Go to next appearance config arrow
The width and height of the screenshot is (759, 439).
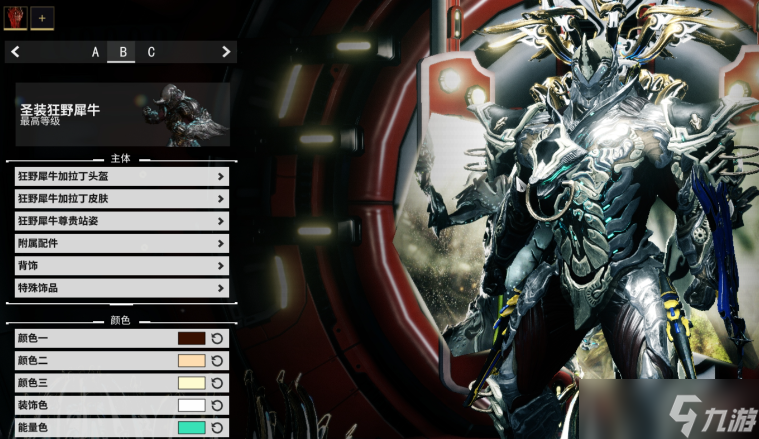[226, 52]
